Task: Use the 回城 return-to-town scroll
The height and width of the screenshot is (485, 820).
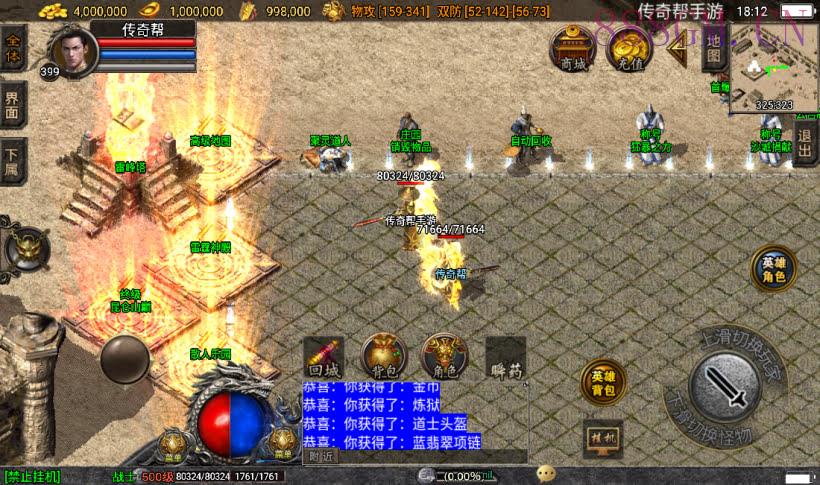Action: coord(324,355)
